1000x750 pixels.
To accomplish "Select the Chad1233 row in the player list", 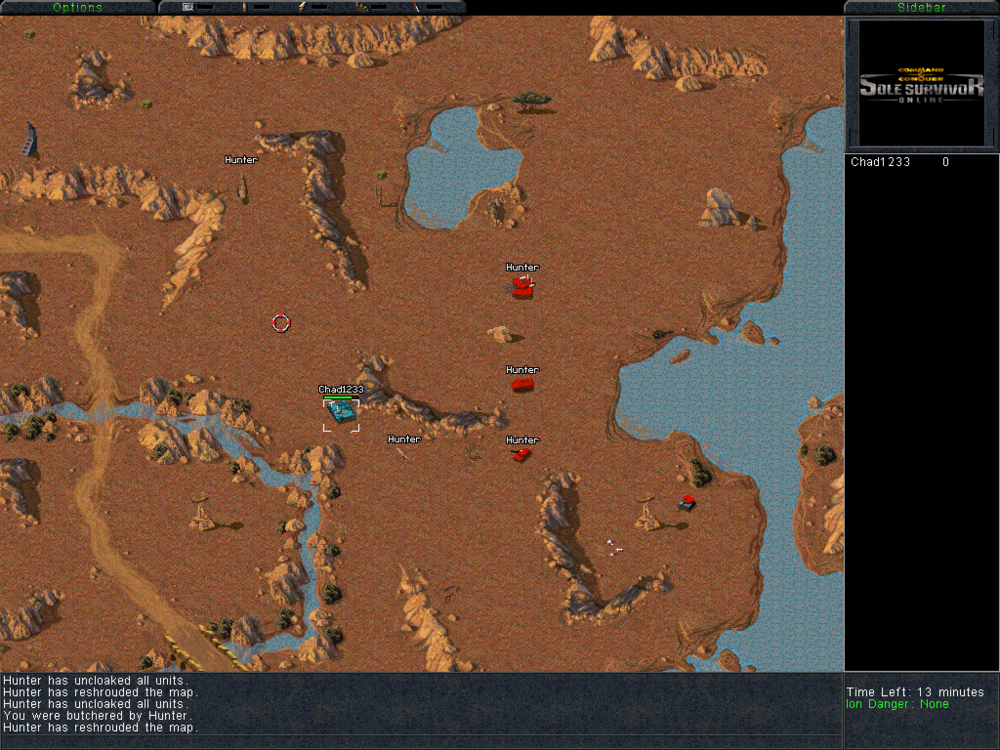I will point(900,162).
